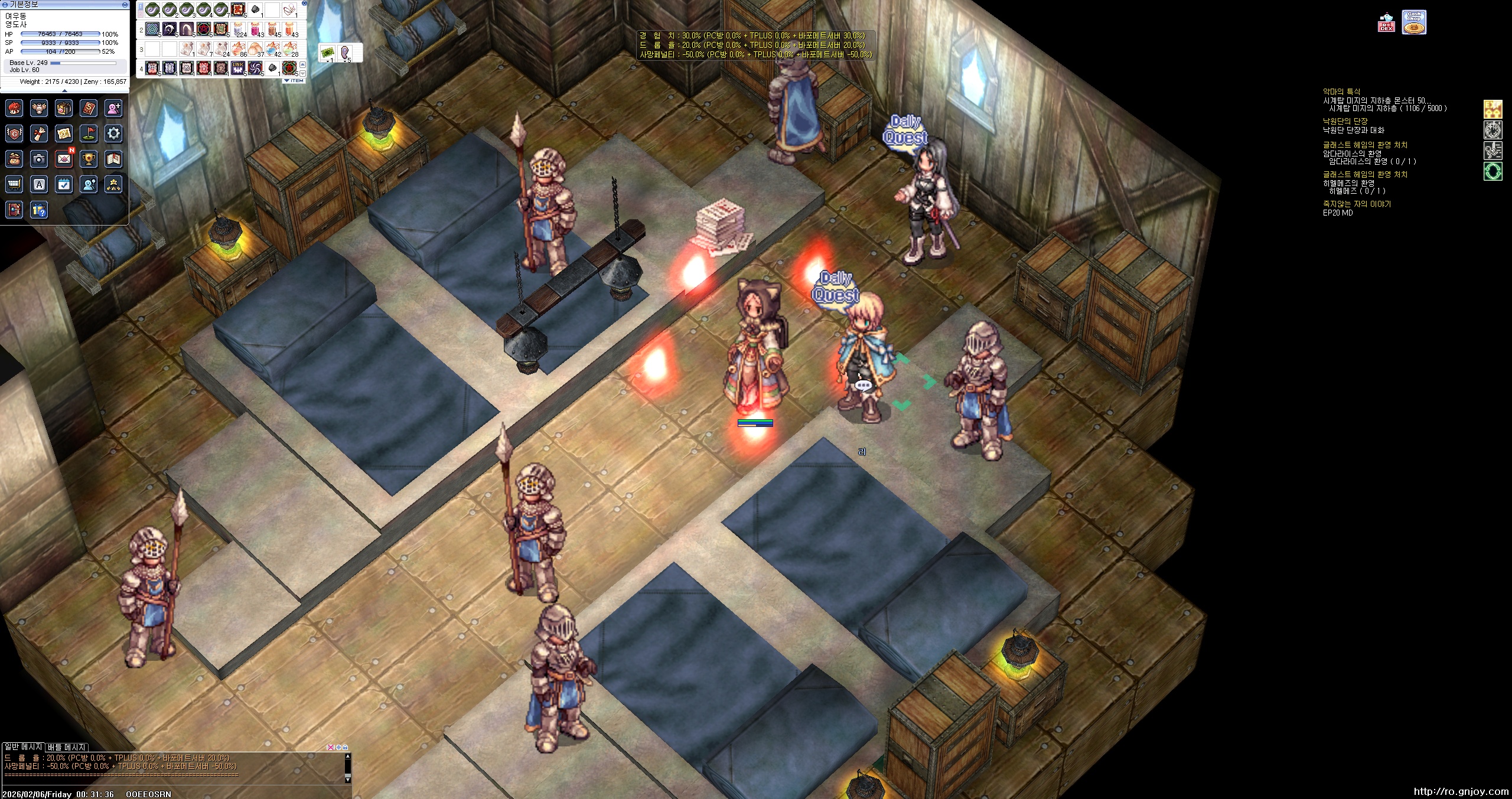Open the achievement trophy icon

89,159
